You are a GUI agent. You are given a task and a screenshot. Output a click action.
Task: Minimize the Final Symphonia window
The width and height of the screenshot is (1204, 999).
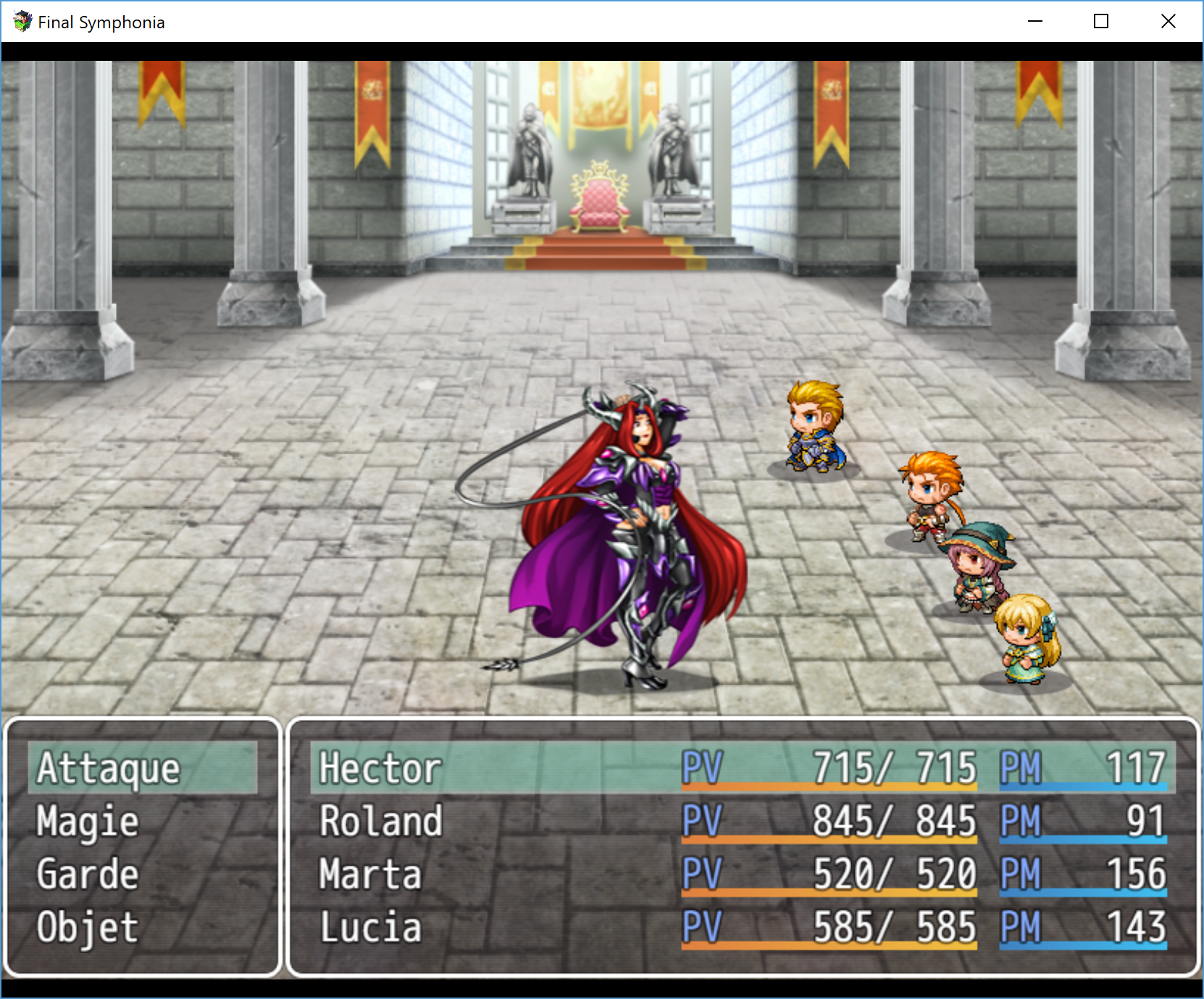pyautogui.click(x=1035, y=22)
